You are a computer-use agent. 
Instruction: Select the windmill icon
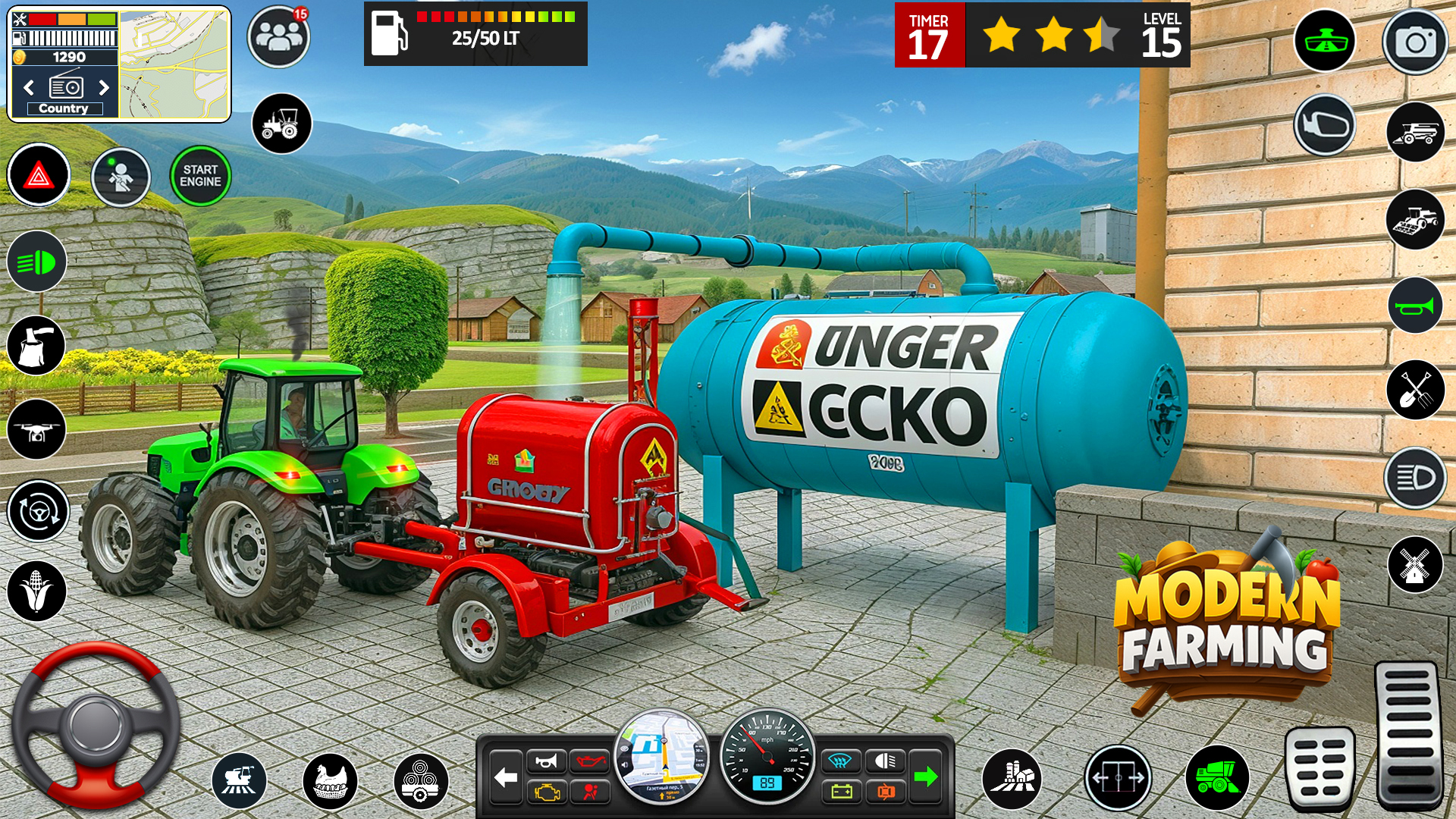click(x=1415, y=565)
